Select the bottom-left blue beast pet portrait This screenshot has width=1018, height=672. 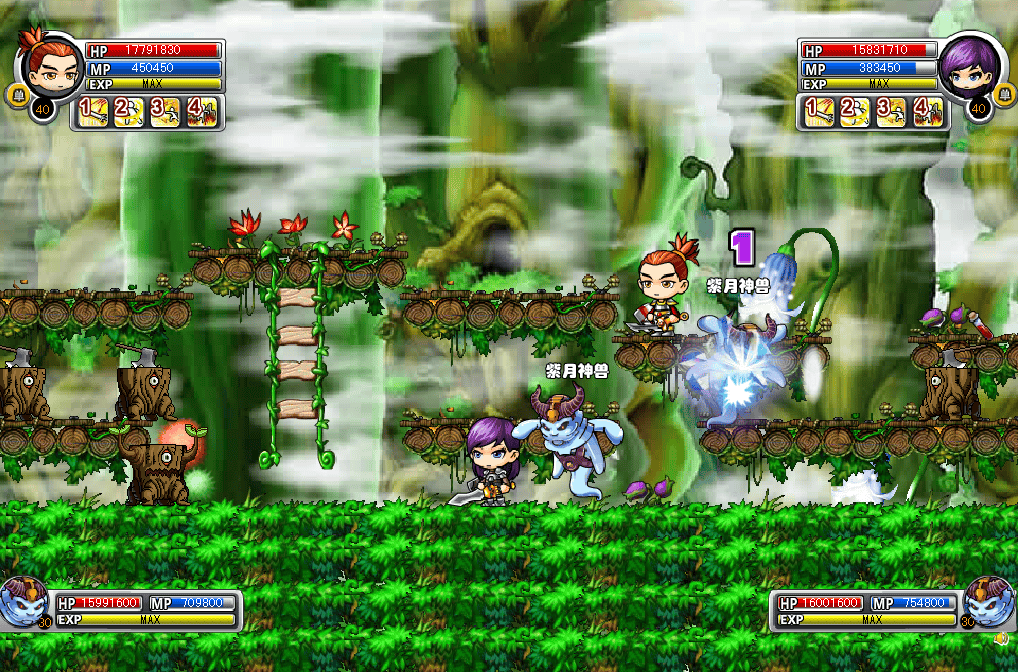coord(24,604)
